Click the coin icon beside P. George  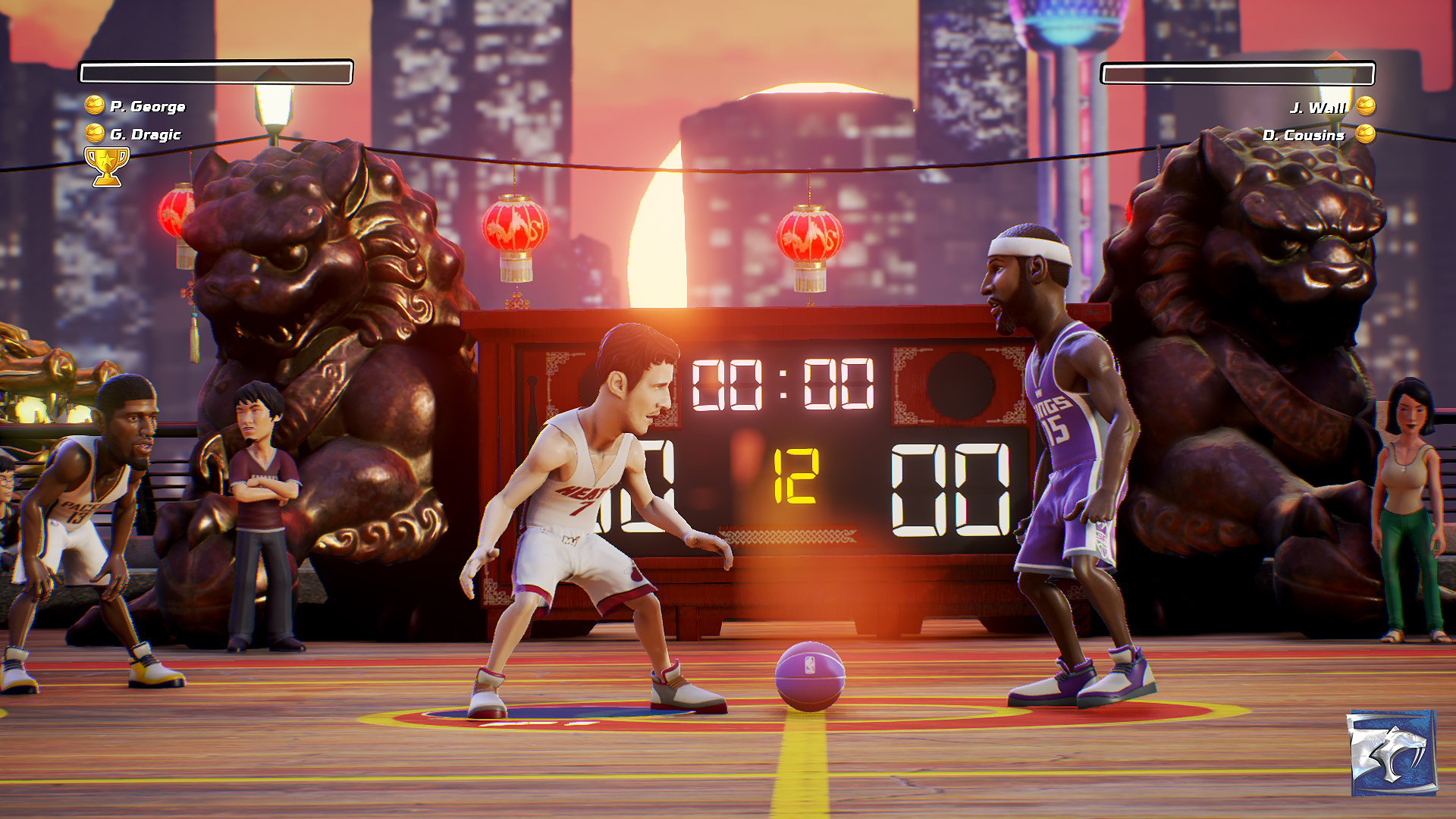(94, 106)
